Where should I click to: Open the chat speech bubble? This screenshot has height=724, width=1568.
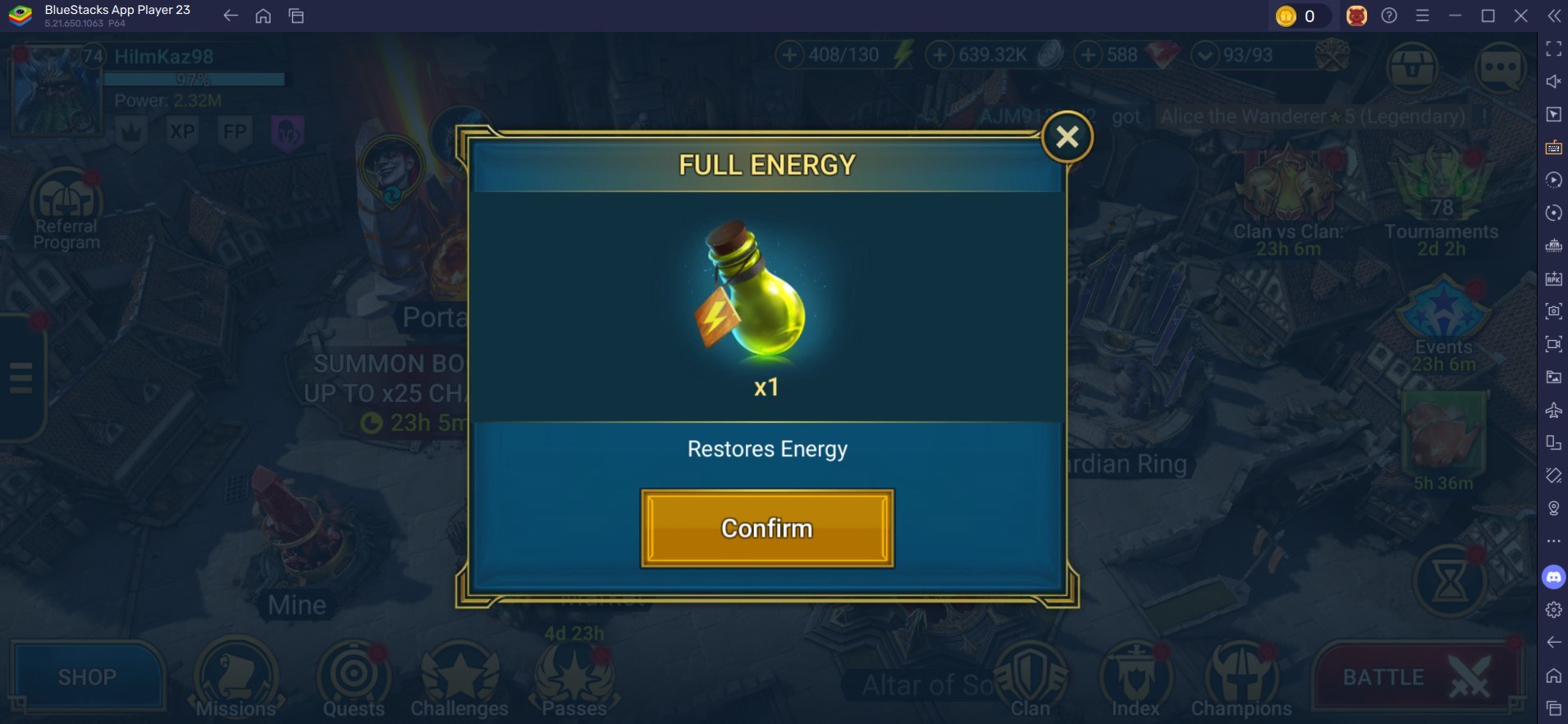[x=1499, y=67]
